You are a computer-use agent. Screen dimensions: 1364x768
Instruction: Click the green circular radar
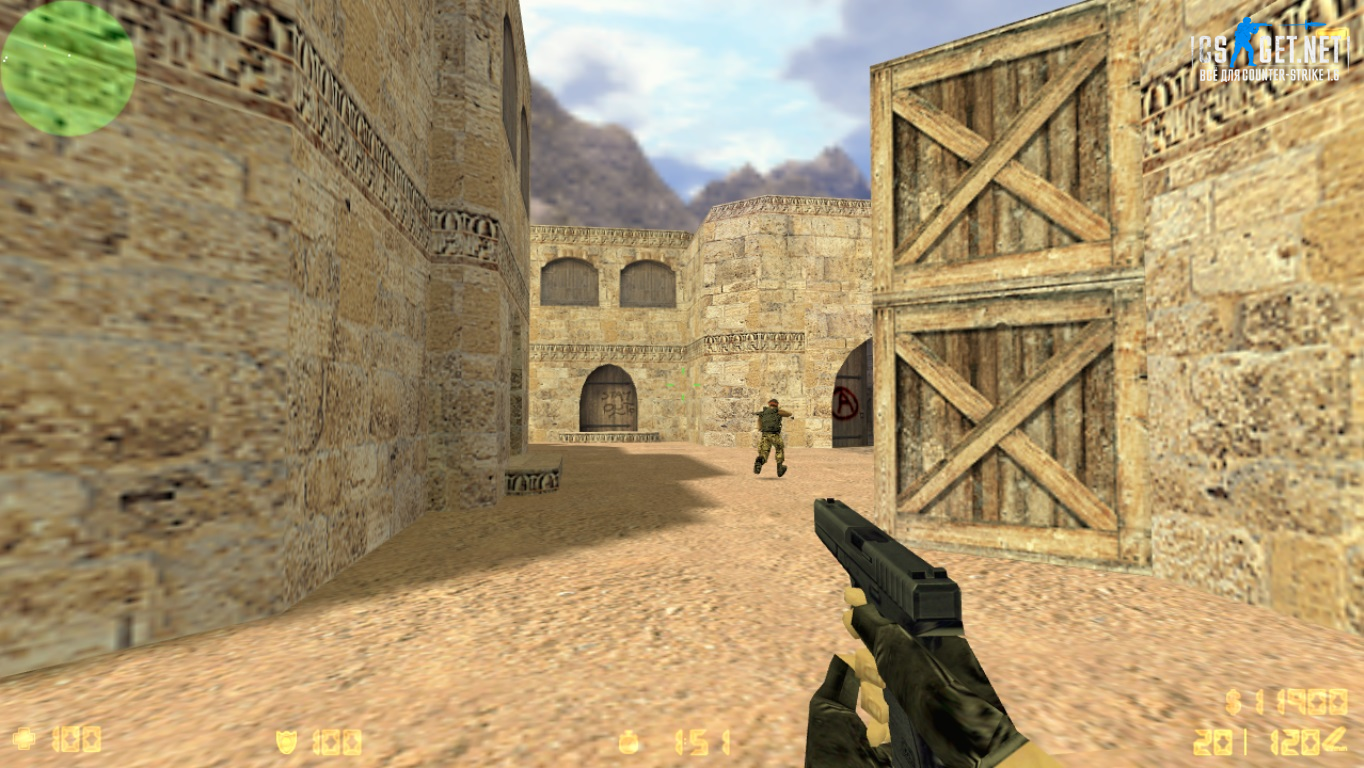pos(68,67)
